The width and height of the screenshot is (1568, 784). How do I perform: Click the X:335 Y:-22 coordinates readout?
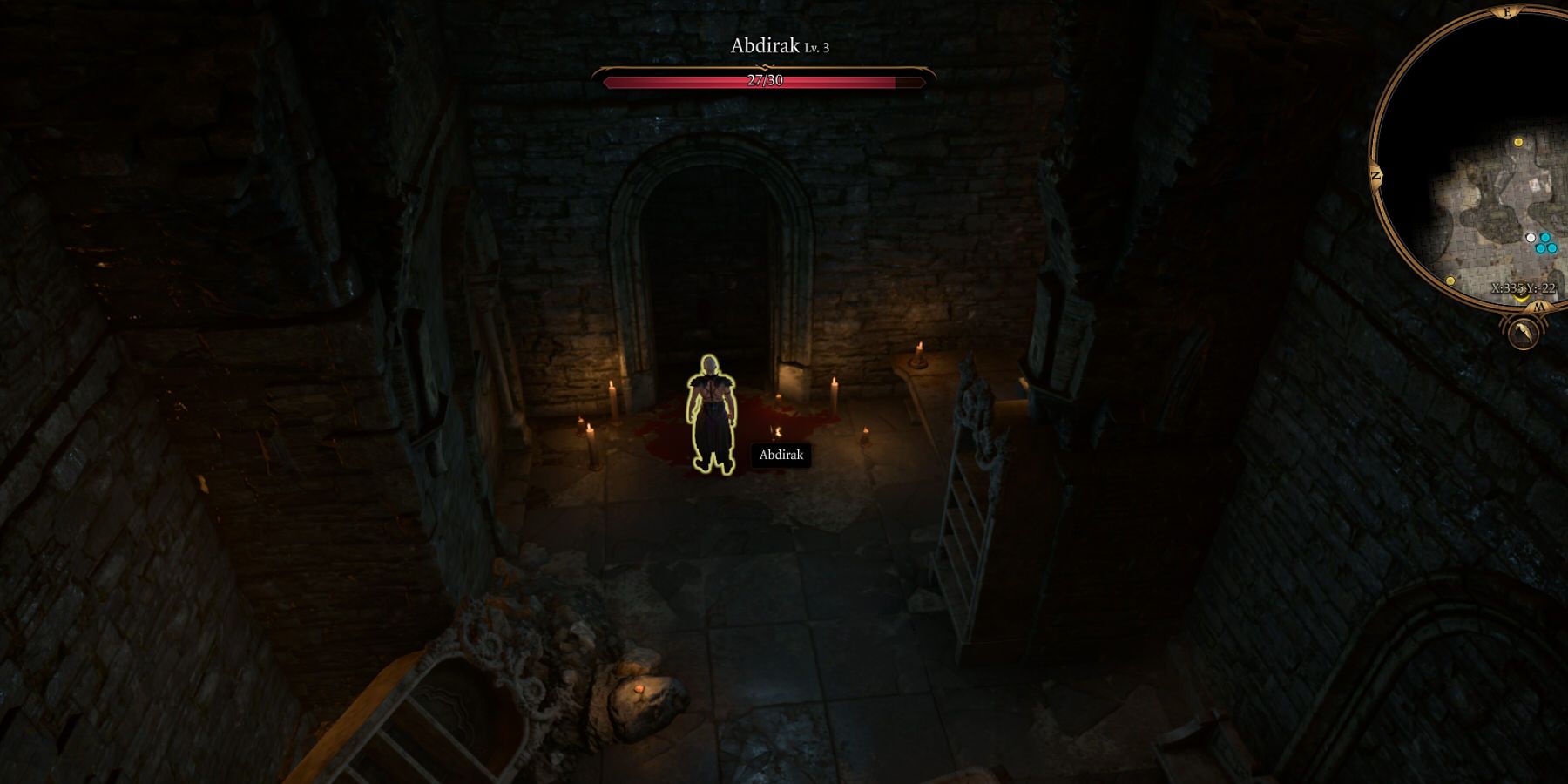click(x=1524, y=289)
